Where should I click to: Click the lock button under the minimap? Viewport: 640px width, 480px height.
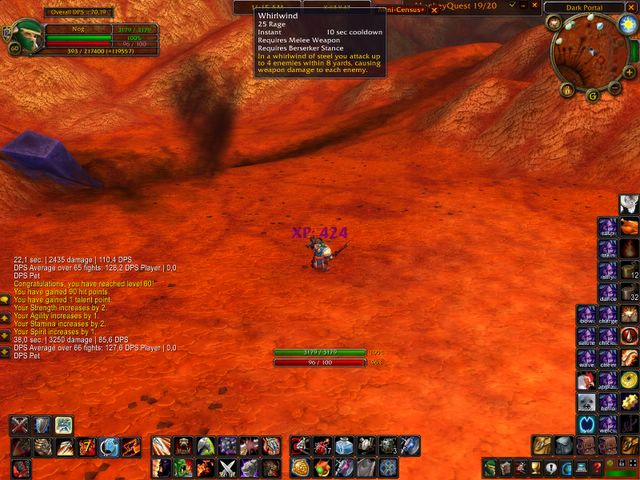click(x=567, y=90)
